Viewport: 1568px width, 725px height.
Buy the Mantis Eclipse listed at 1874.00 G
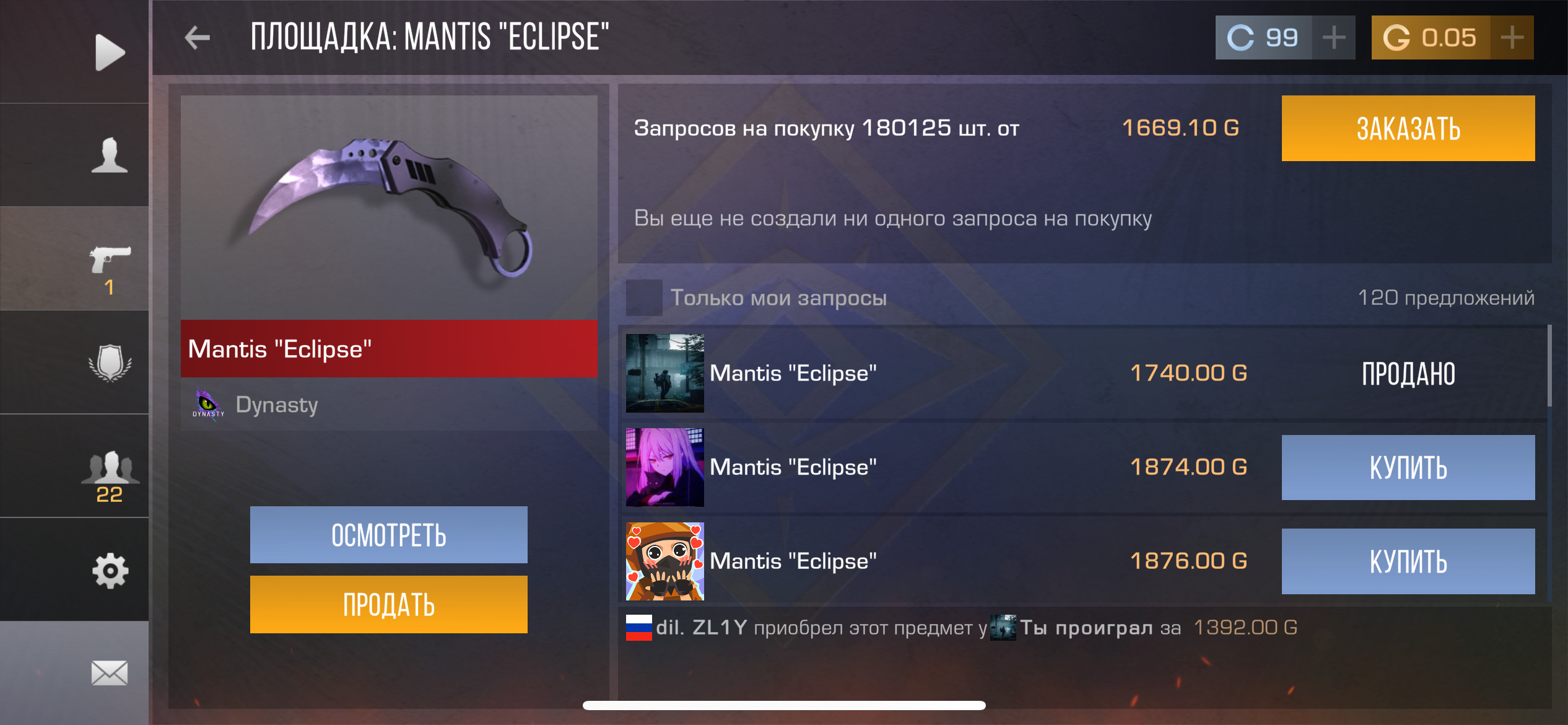coord(1408,467)
